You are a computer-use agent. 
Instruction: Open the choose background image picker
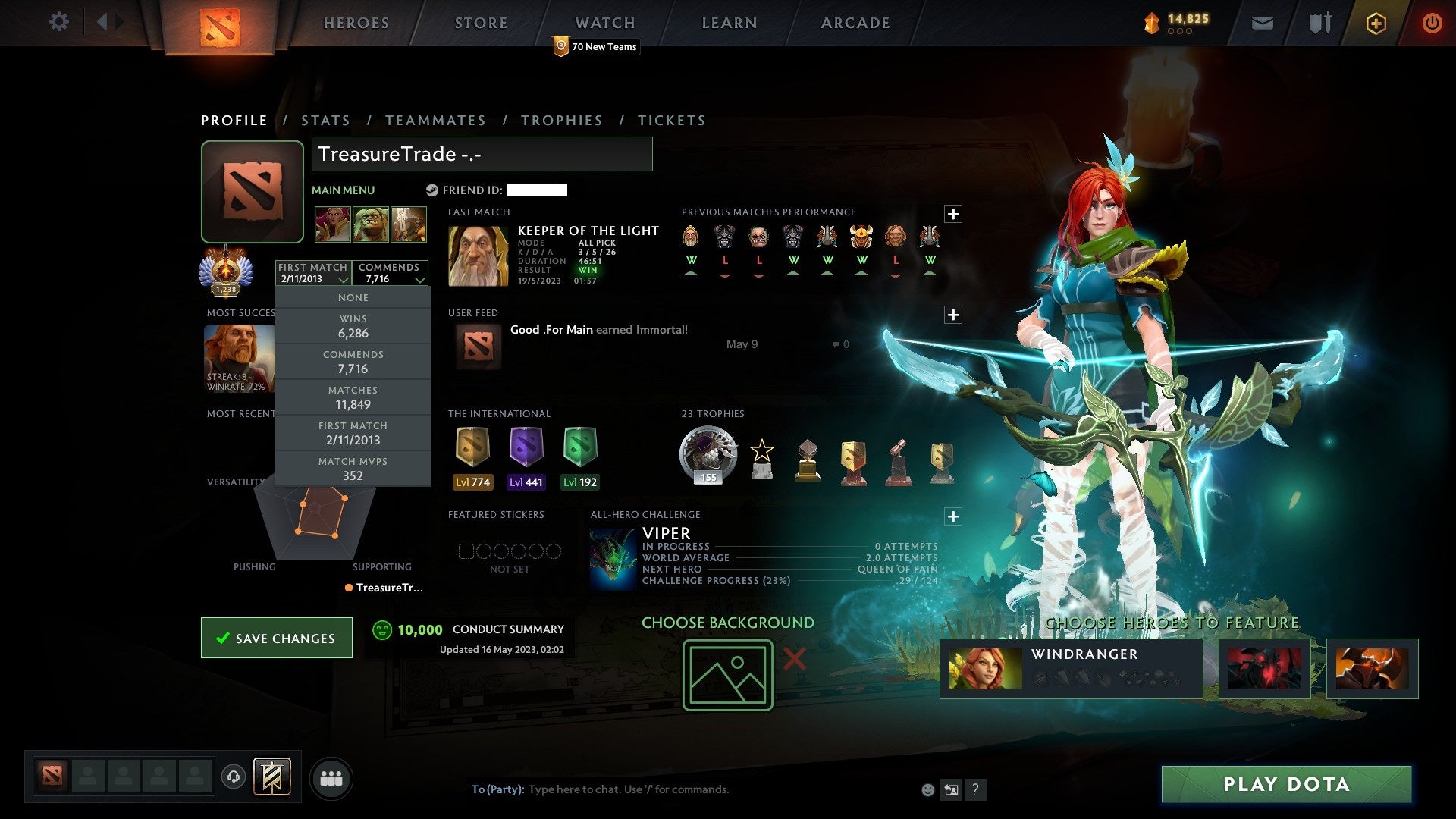(x=727, y=675)
